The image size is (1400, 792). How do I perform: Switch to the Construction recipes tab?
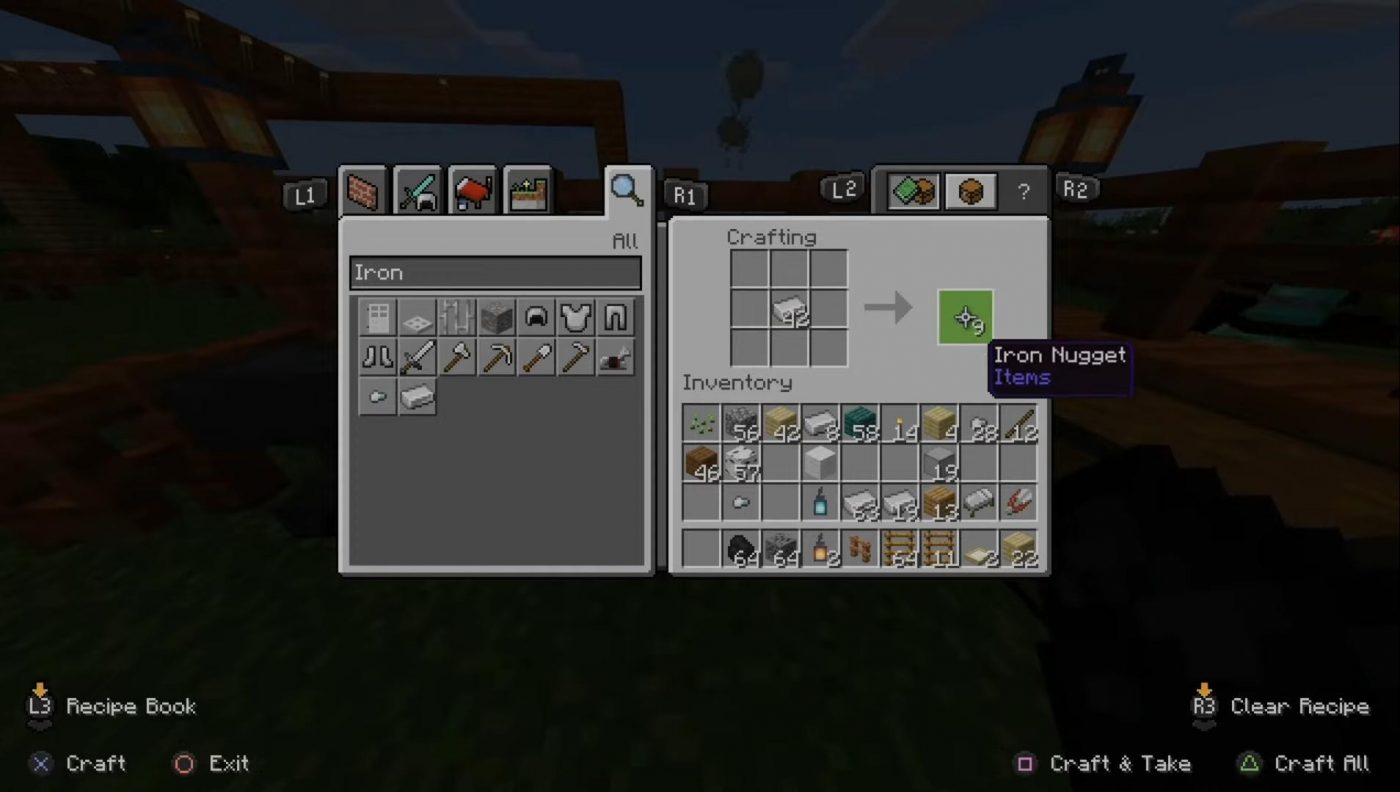pos(362,191)
